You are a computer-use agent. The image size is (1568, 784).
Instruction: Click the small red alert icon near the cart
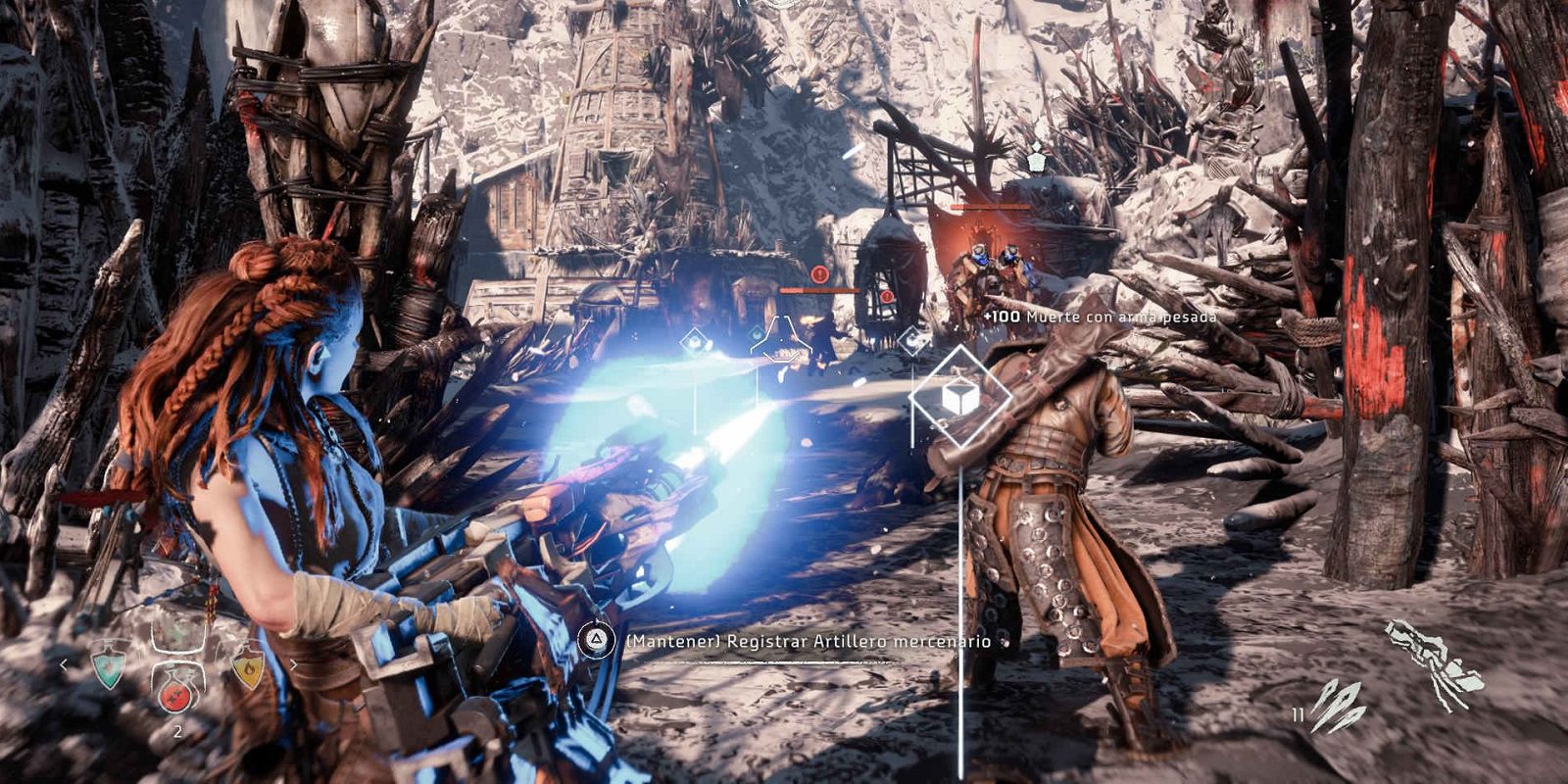tap(887, 296)
